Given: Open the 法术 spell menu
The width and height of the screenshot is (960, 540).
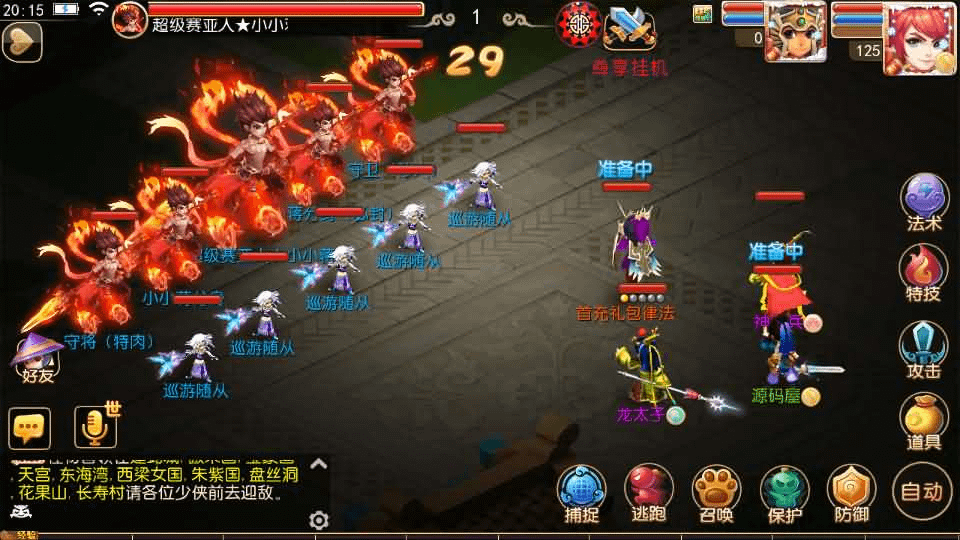Looking at the screenshot, I should pos(924,200).
